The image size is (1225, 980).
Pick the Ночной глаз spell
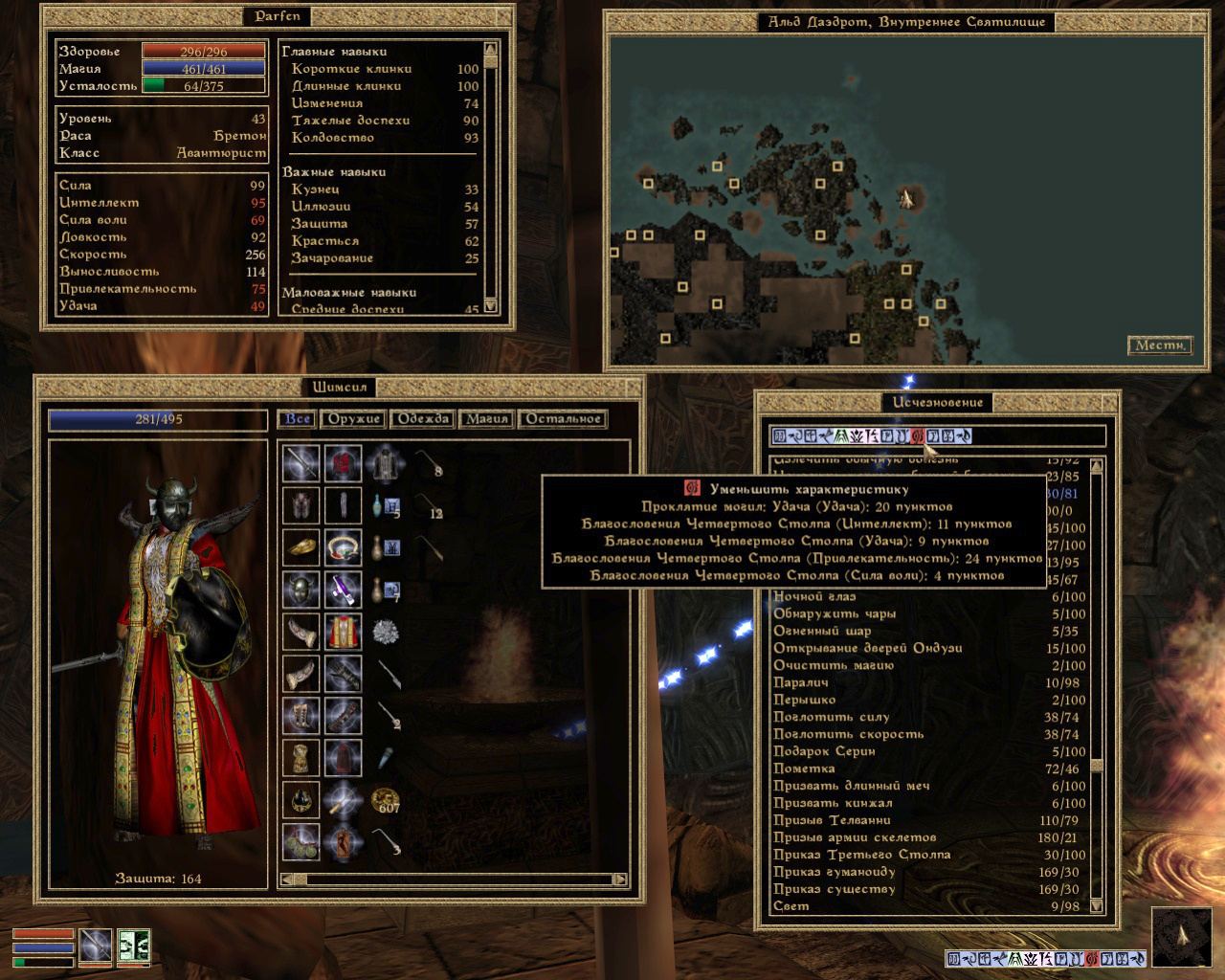(x=814, y=597)
